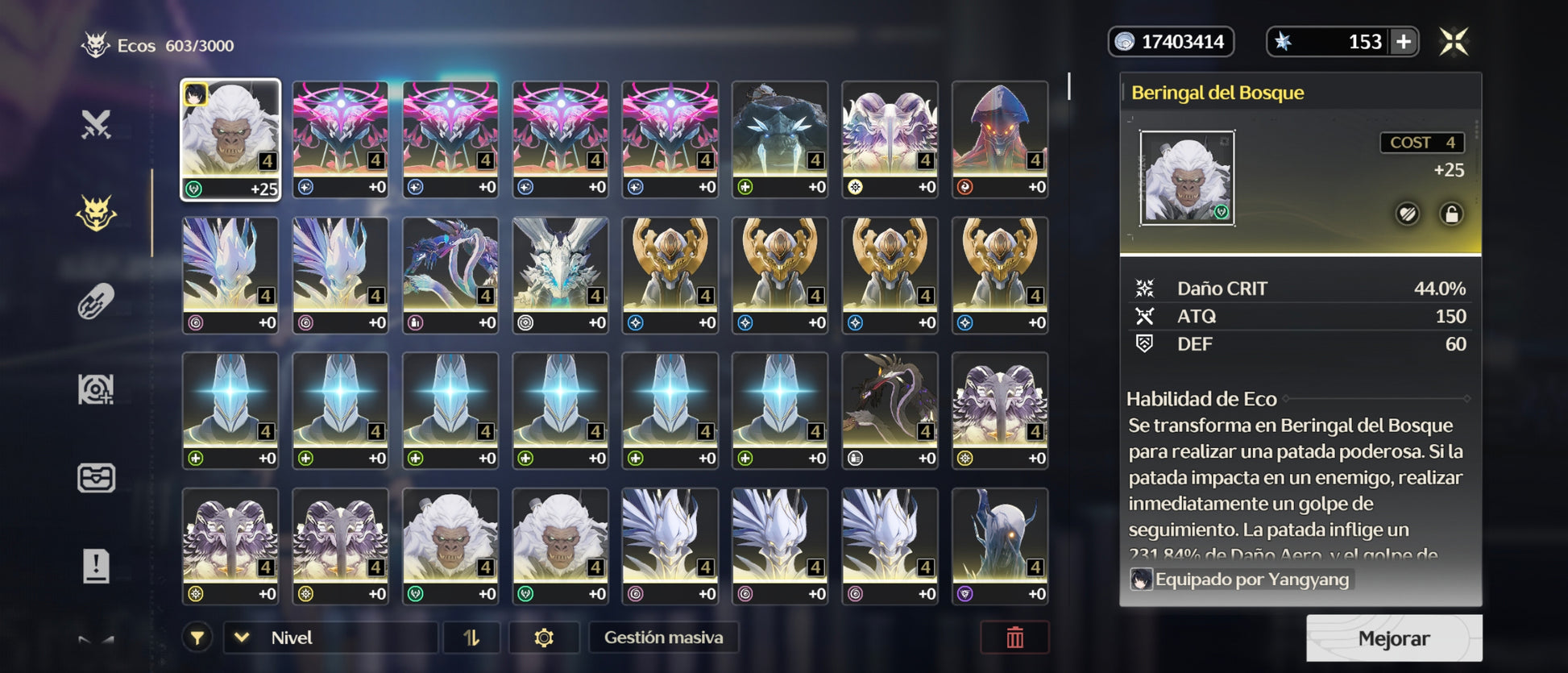
Task: Toggle the sort order arrows
Action: [x=471, y=638]
